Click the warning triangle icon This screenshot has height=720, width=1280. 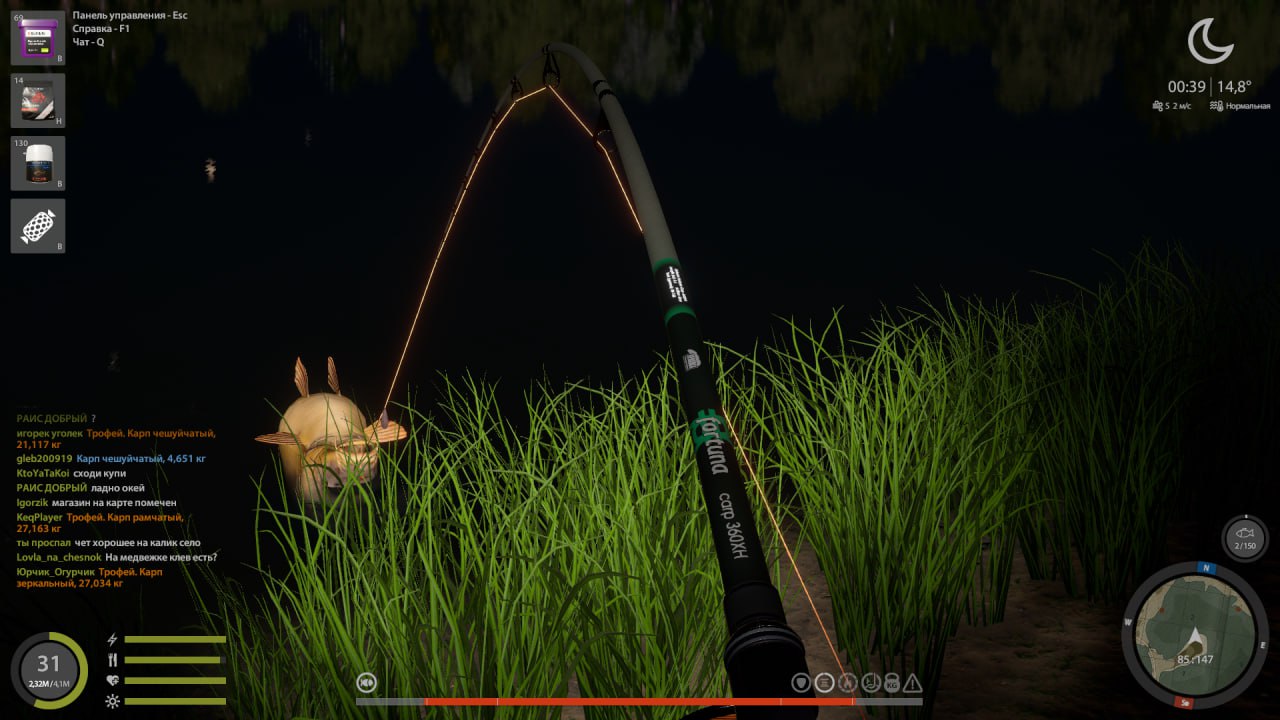tap(912, 683)
